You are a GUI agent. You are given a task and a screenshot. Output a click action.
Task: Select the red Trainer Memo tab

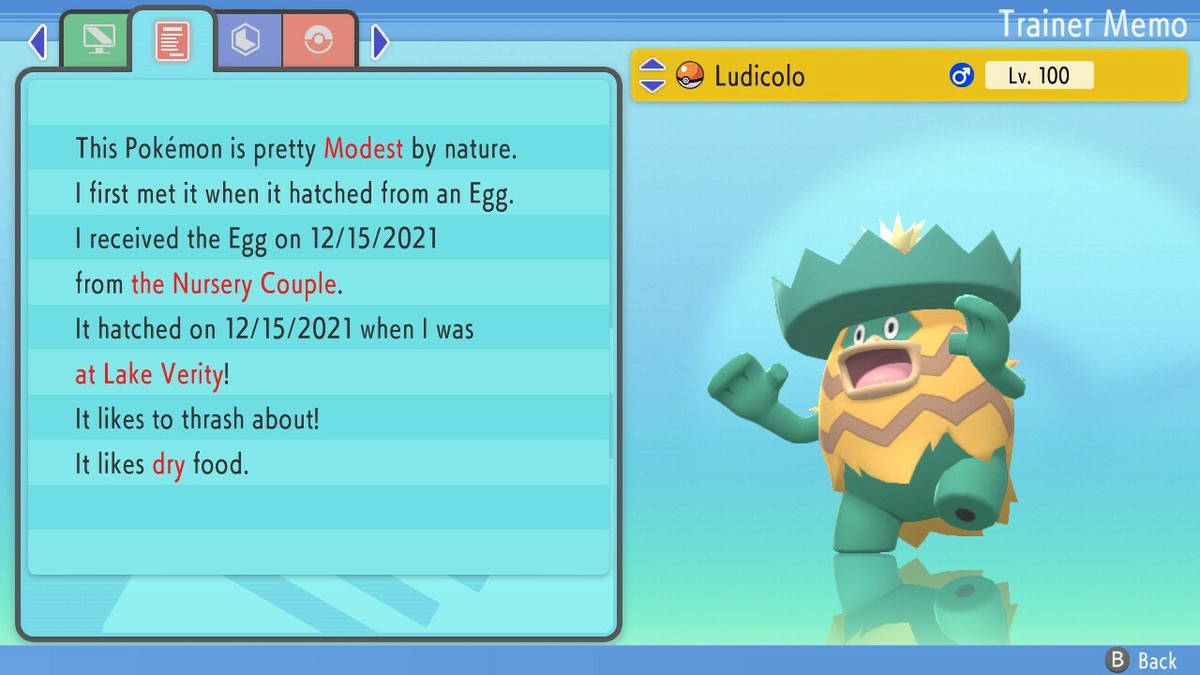point(172,41)
